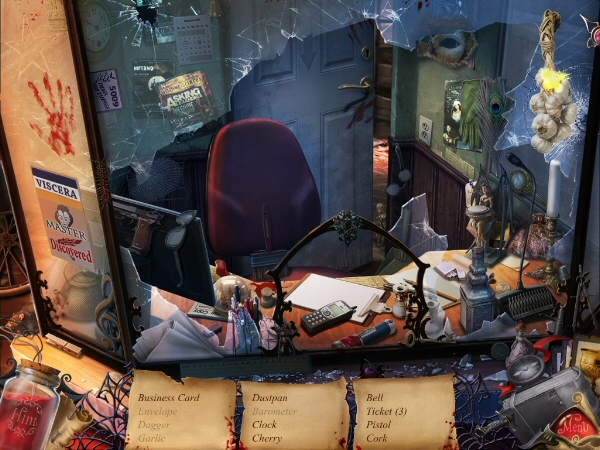Select the Ticket (3) list entry
This screenshot has height=450, width=600.
point(387,411)
